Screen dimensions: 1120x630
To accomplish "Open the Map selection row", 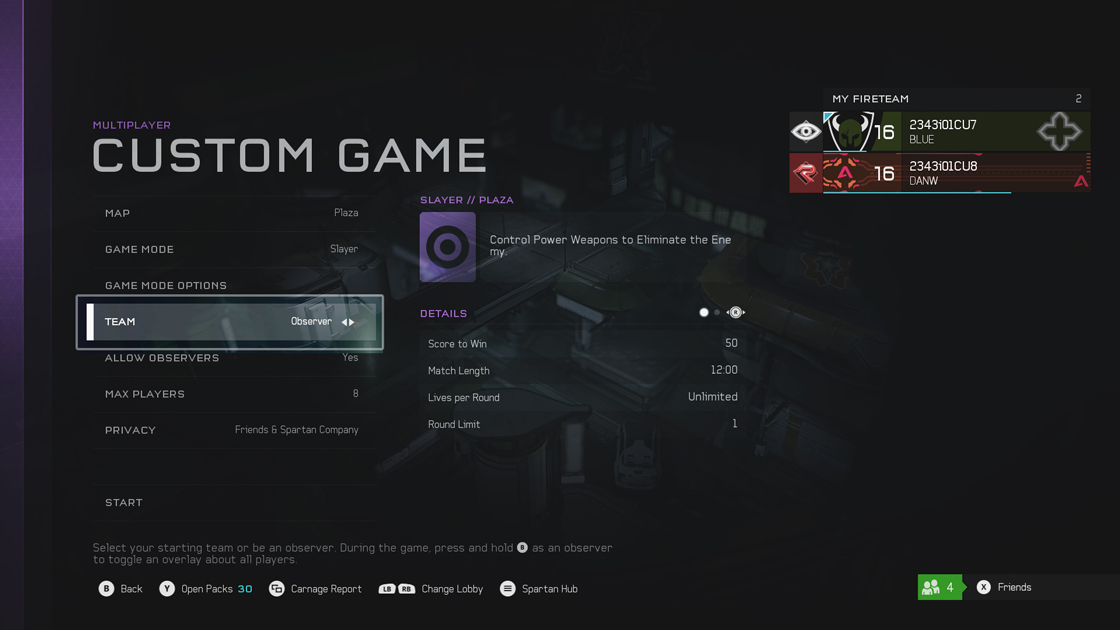I will [x=231, y=213].
